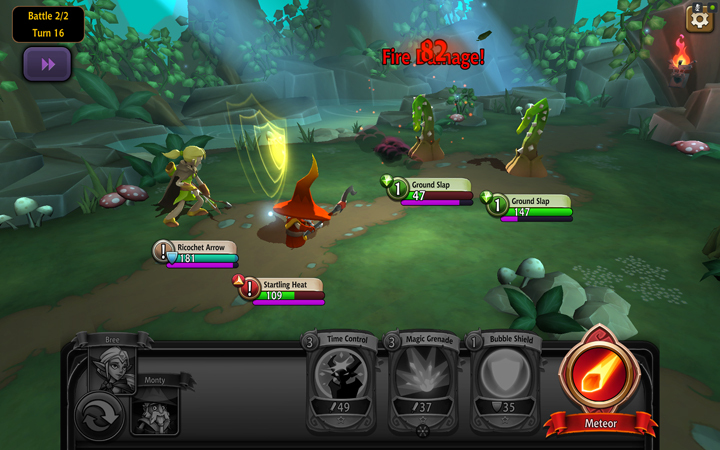The width and height of the screenshot is (720, 450).
Task: Cast the Meteor ability
Action: tap(600, 379)
